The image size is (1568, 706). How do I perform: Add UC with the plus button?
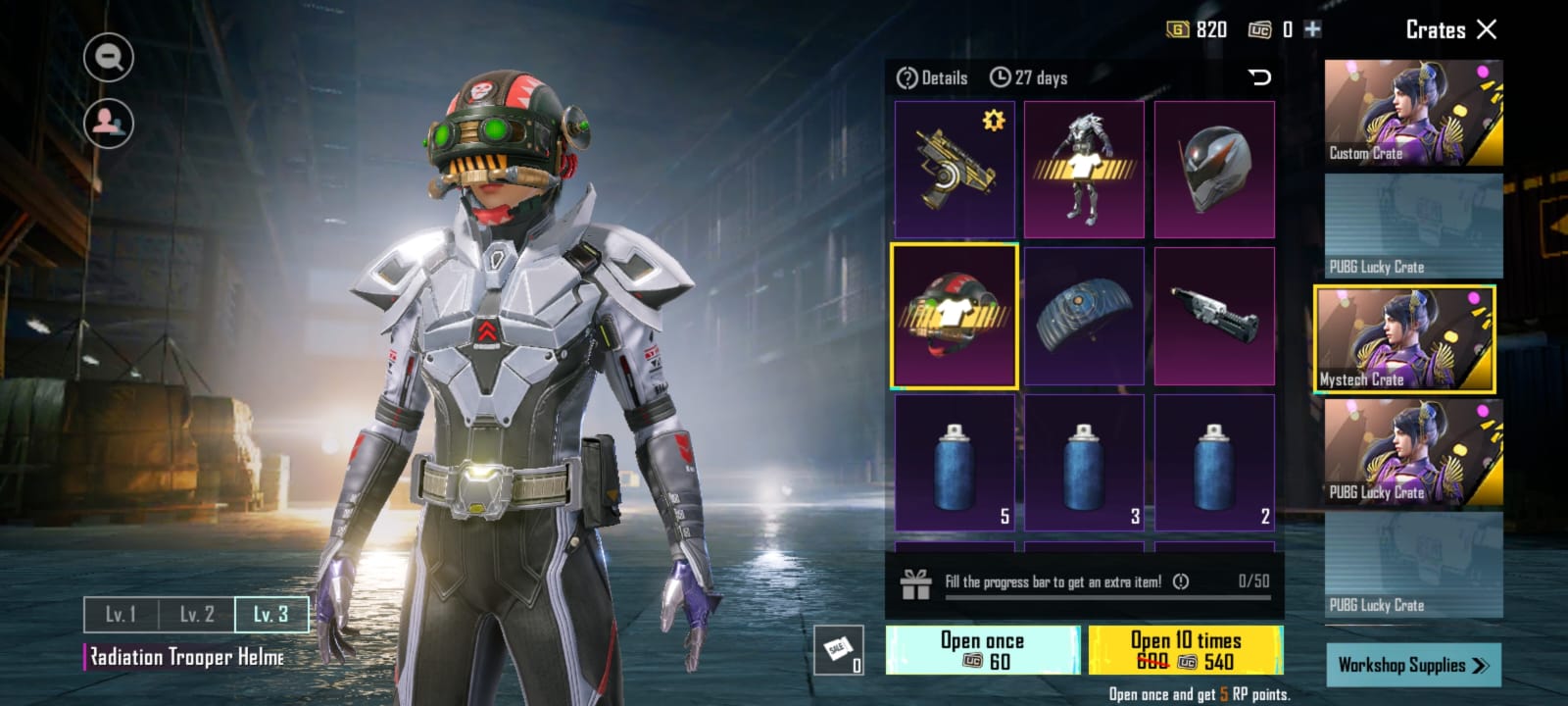1312,29
